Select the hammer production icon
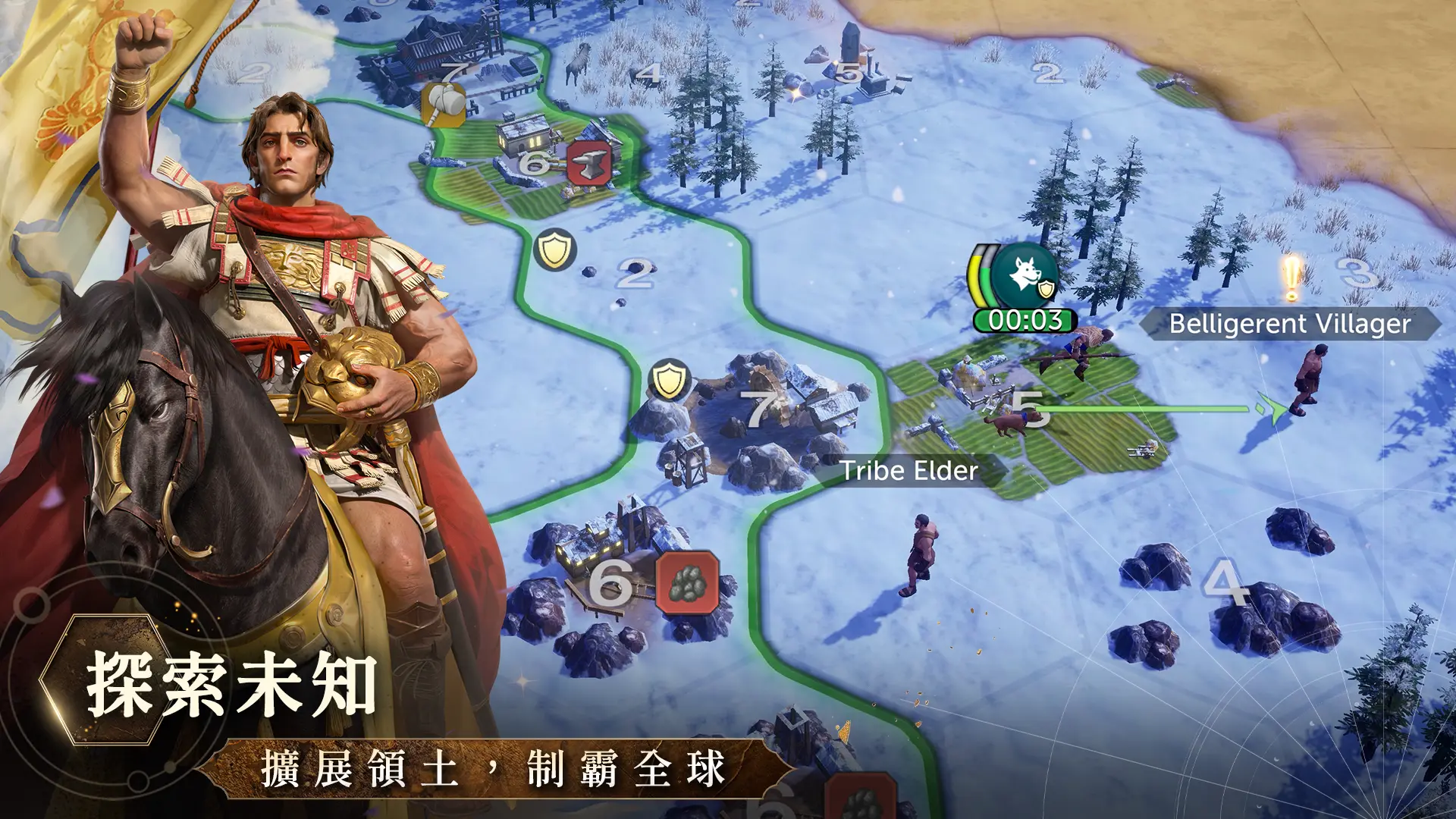 point(444,104)
